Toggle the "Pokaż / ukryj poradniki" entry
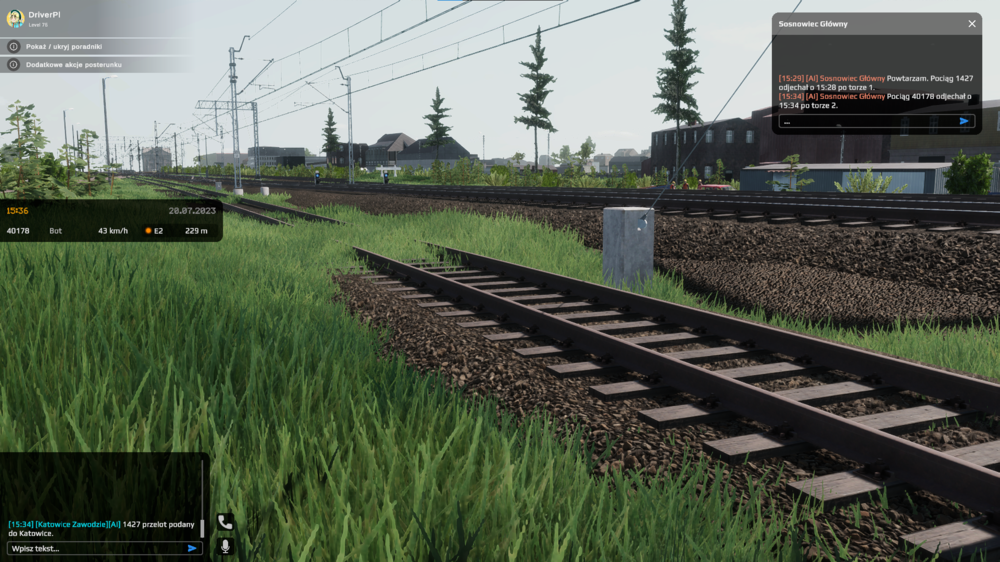 [x=64, y=46]
